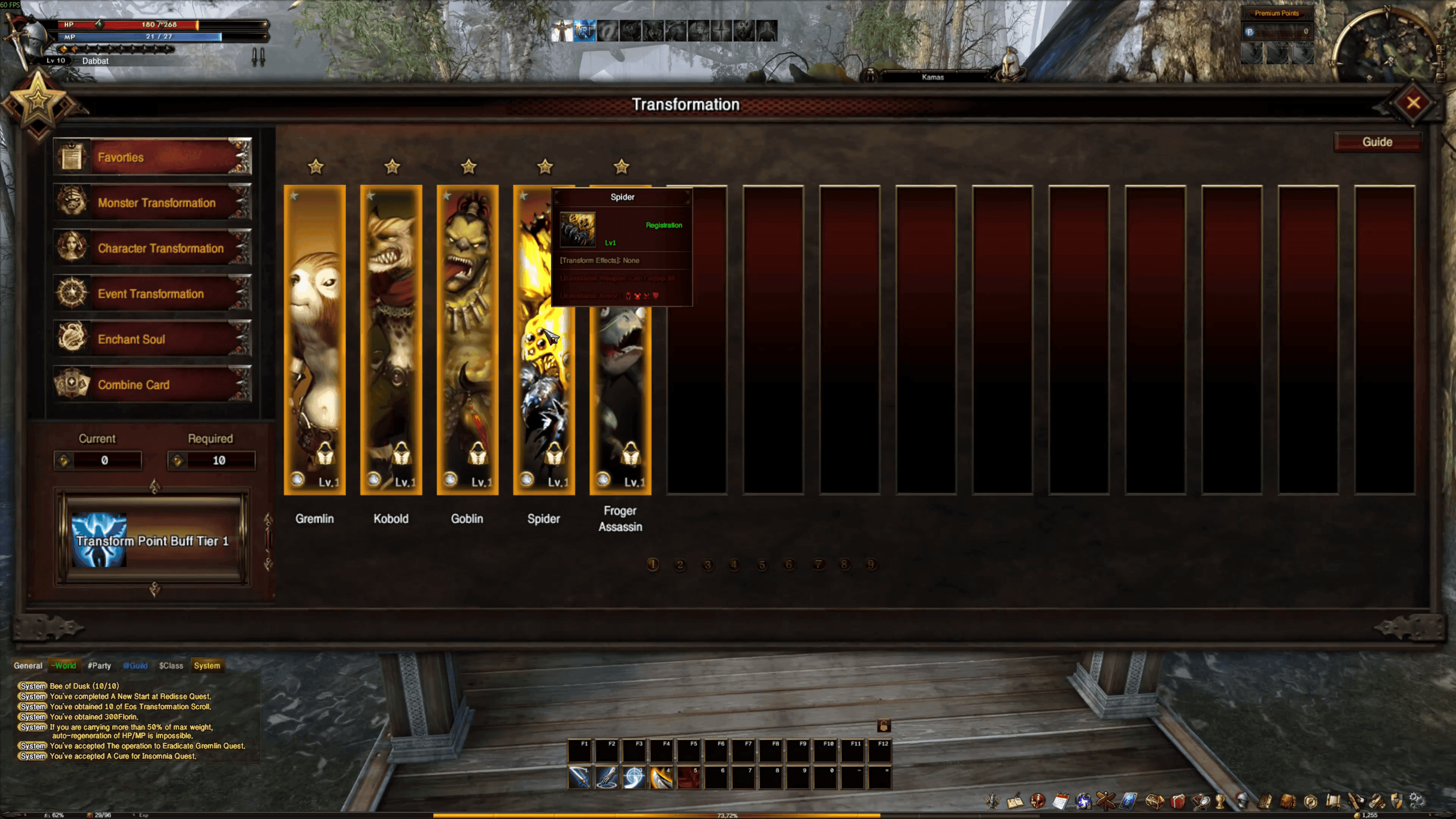Viewport: 1456px width, 819px height.
Task: Select the Kobold transformation card
Action: [x=391, y=339]
